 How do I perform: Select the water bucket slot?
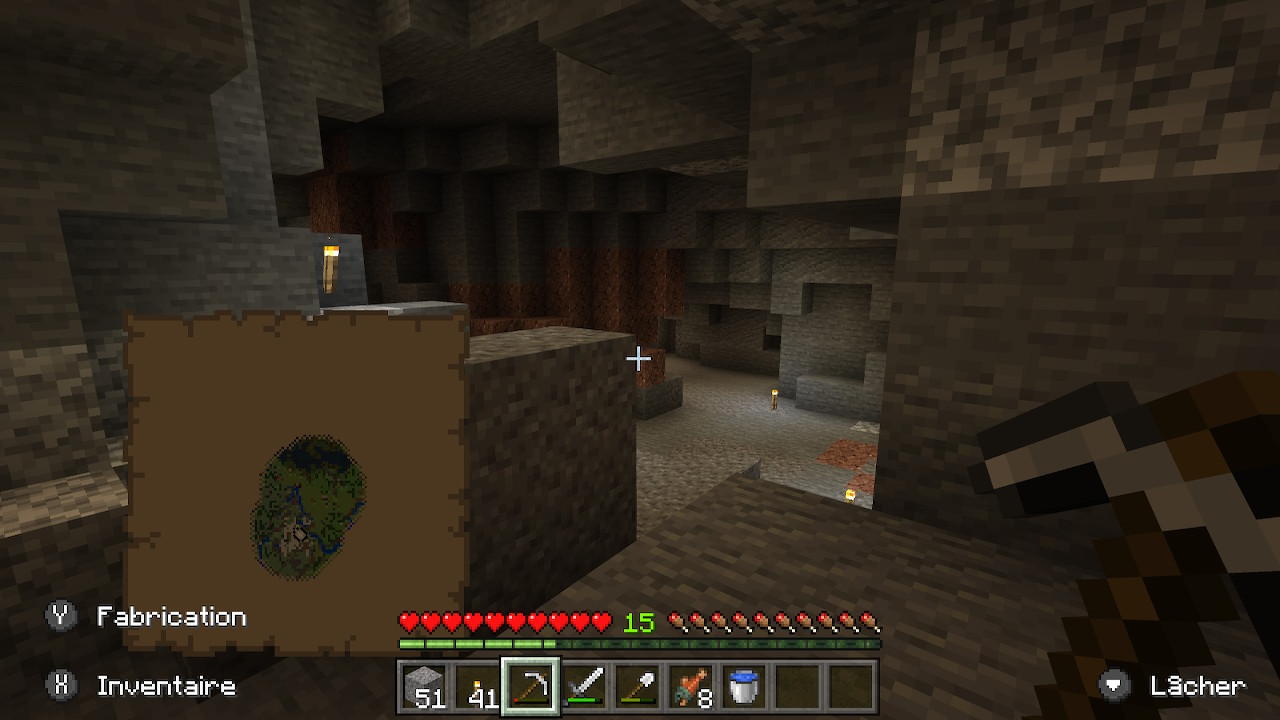pos(745,687)
